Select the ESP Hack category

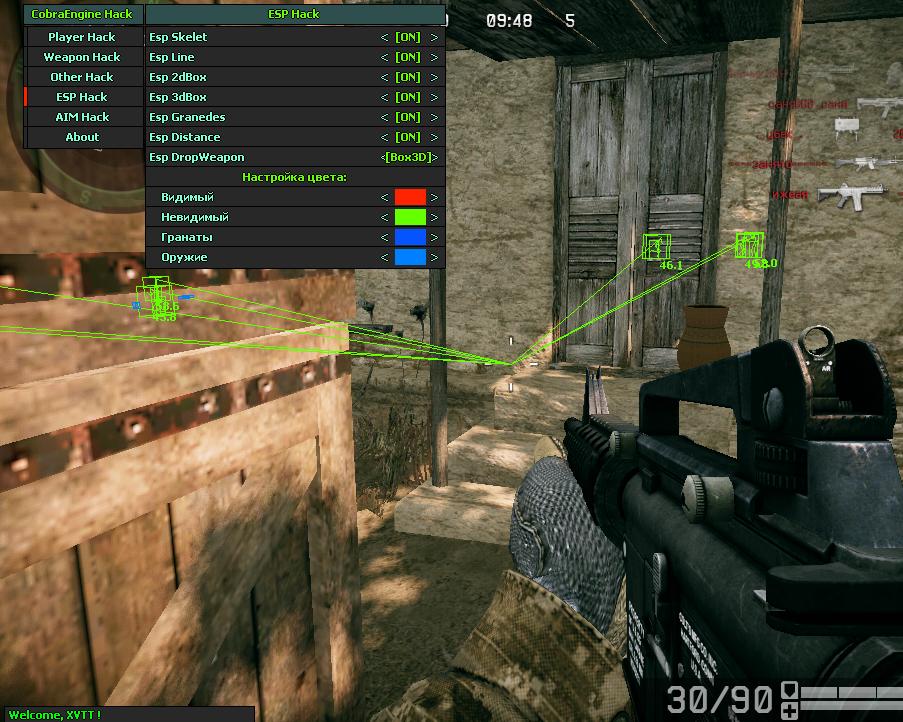tap(82, 97)
